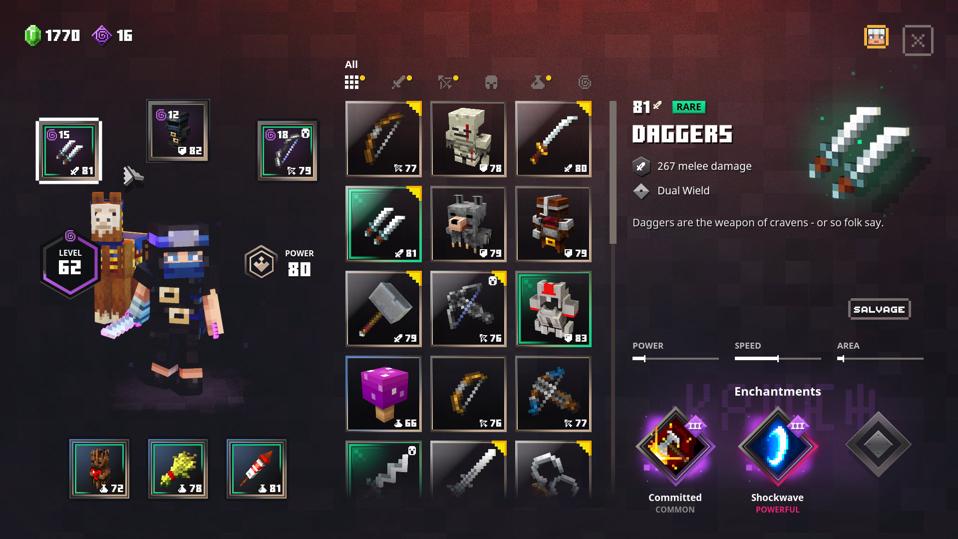Switch to artifacts filter tab
958x539 pixels.
(538, 82)
